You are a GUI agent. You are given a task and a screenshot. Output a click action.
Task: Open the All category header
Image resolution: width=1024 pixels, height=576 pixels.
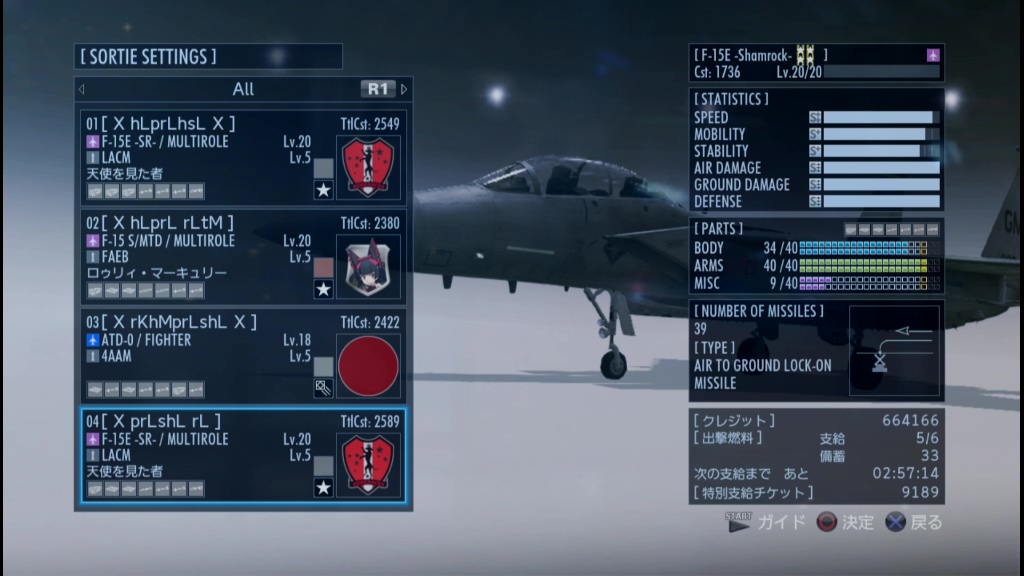243,89
